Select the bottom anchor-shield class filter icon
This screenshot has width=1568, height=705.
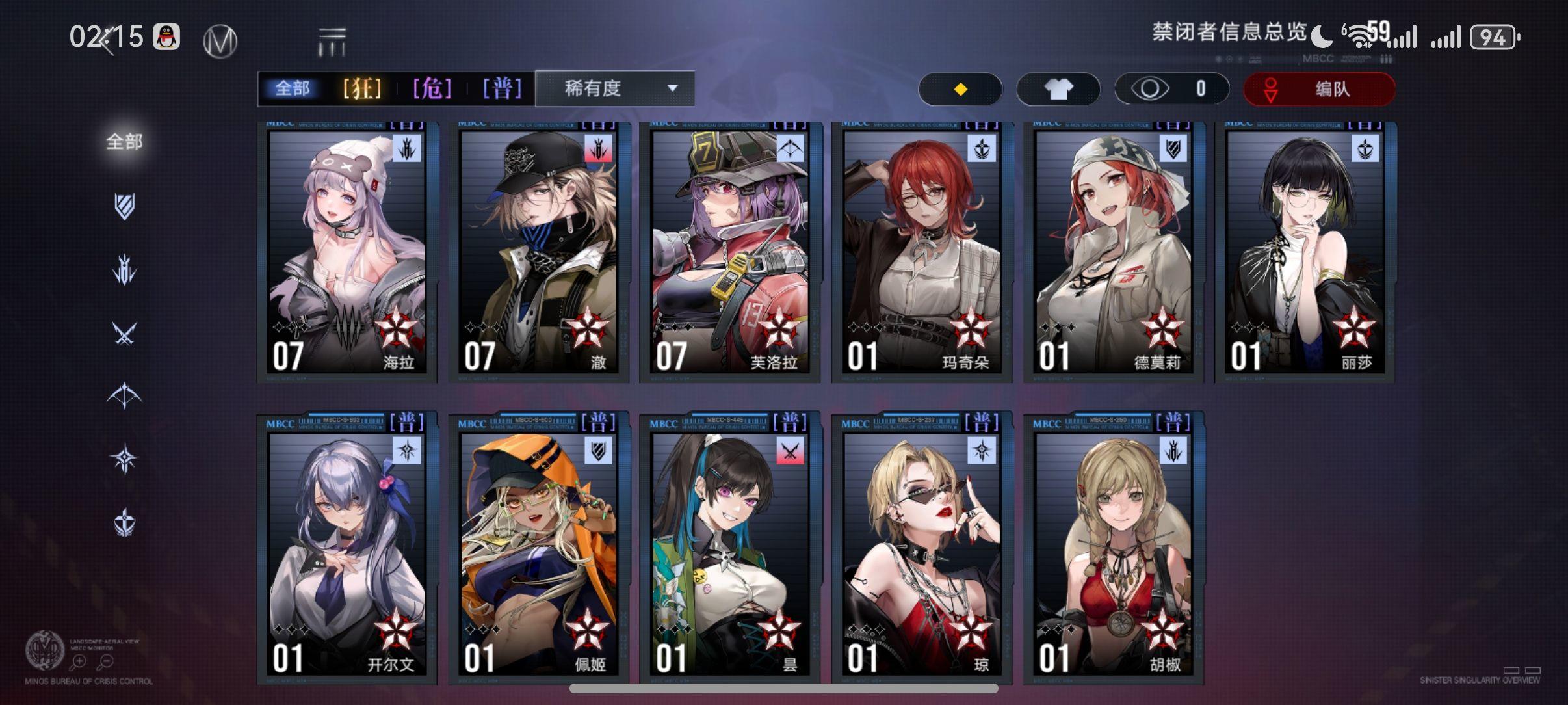tap(124, 520)
